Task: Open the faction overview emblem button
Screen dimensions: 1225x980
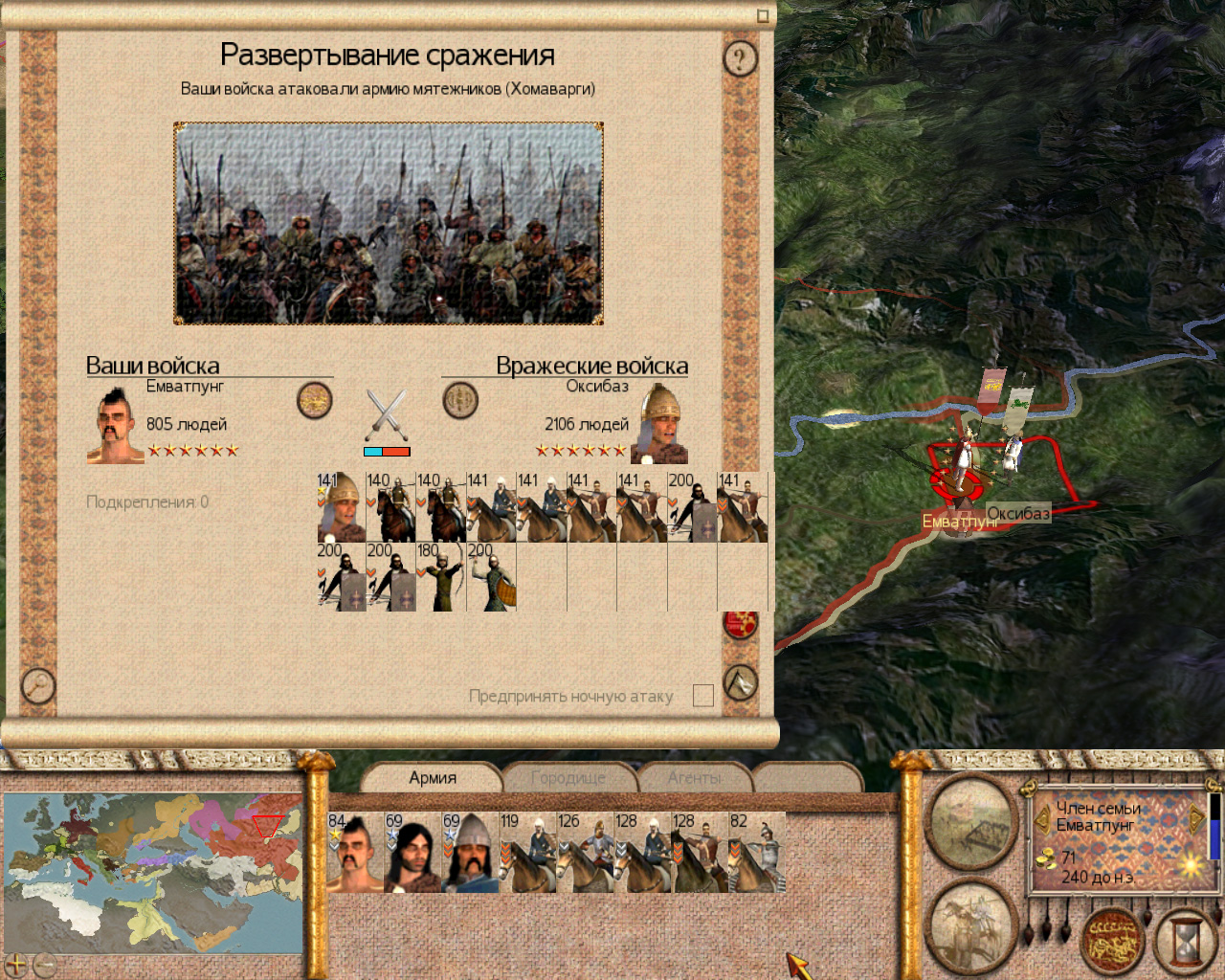Action: click(x=1112, y=939)
